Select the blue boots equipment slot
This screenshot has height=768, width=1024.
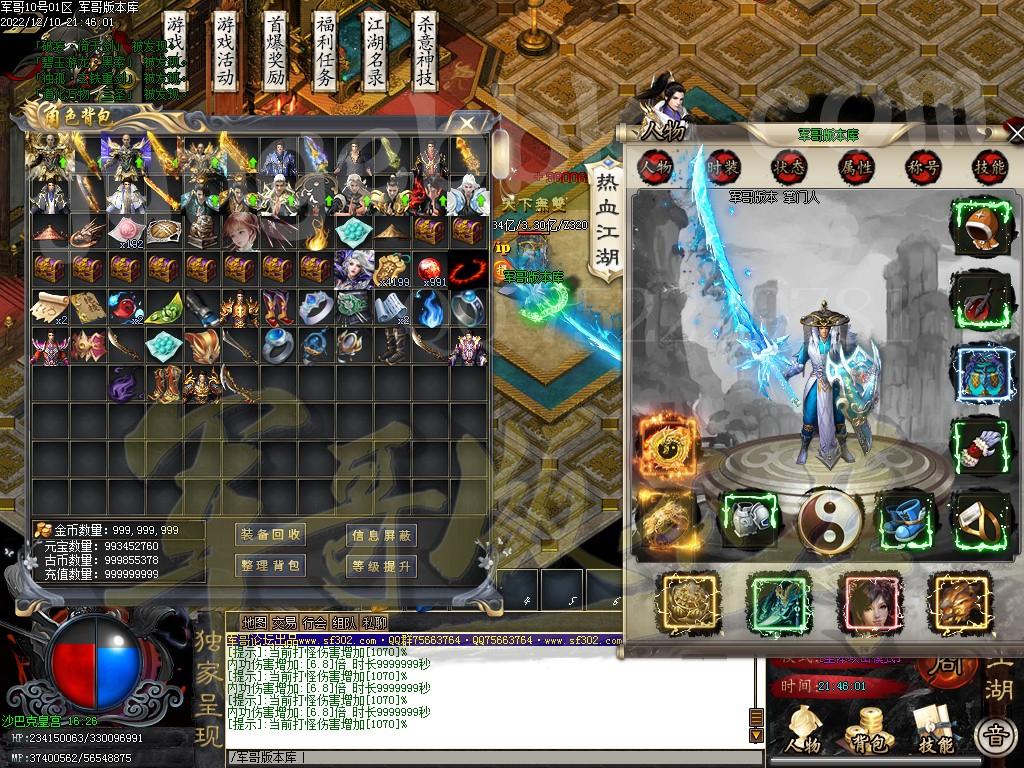[x=906, y=519]
